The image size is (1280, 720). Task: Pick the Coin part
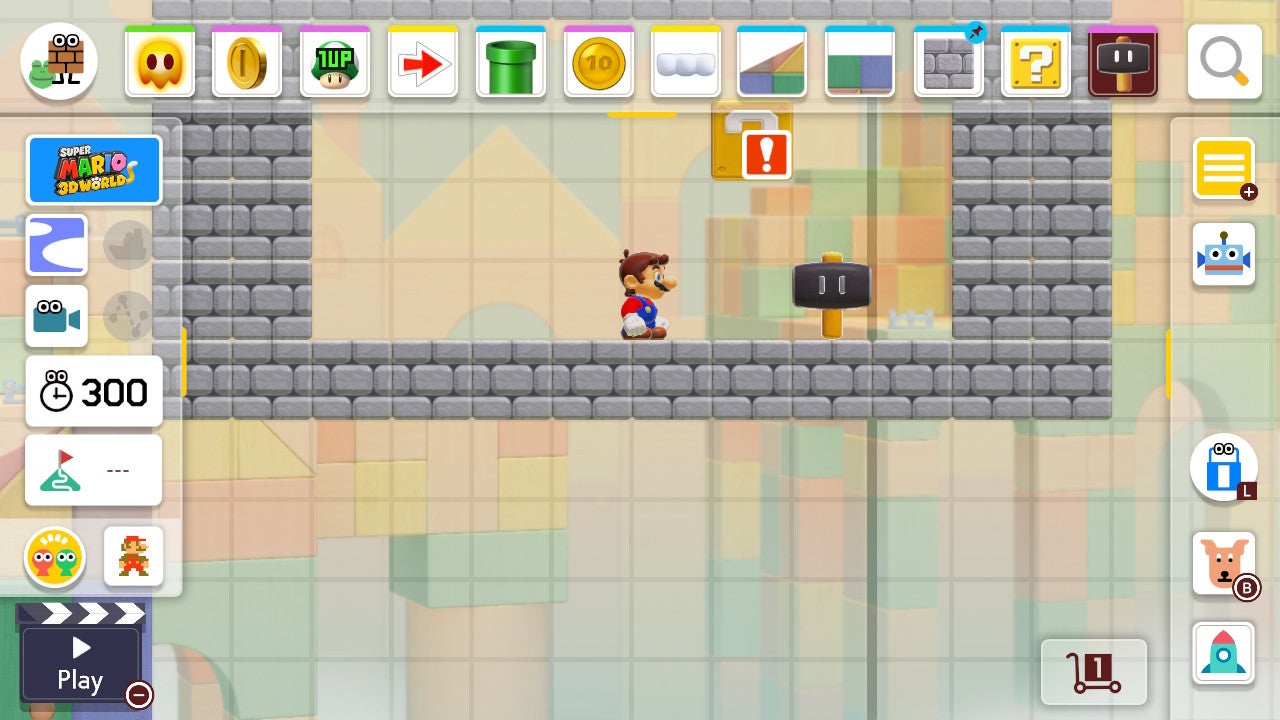point(247,61)
